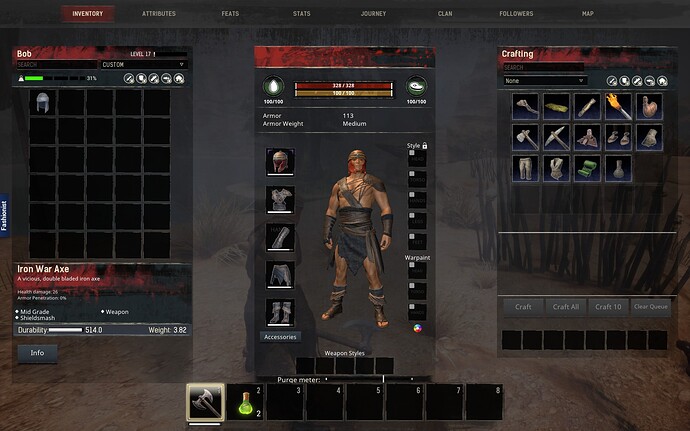Click the Info button for Iron War Axe
The image size is (690, 431).
(37, 352)
